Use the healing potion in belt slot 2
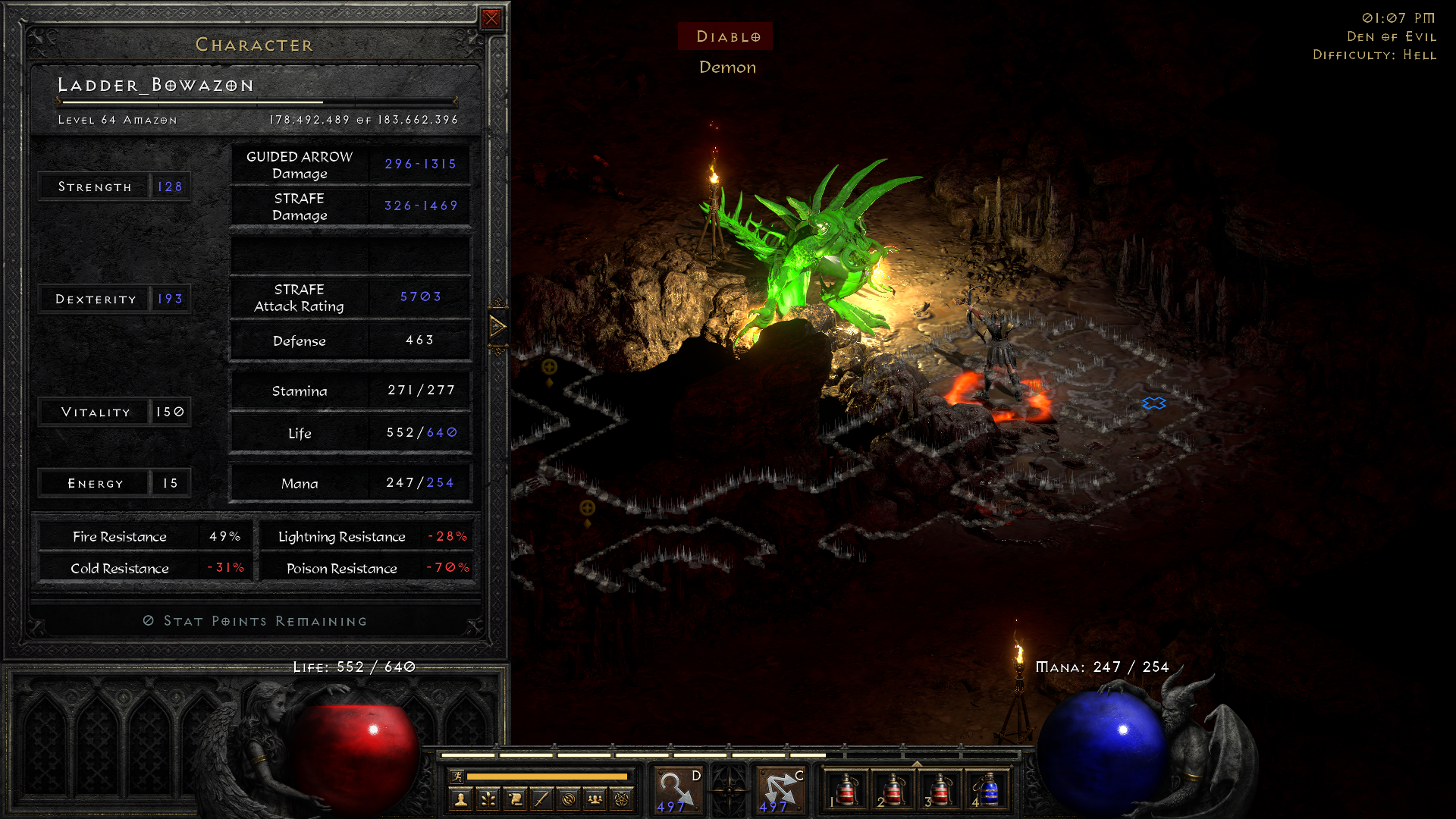1456x819 pixels. [x=893, y=790]
